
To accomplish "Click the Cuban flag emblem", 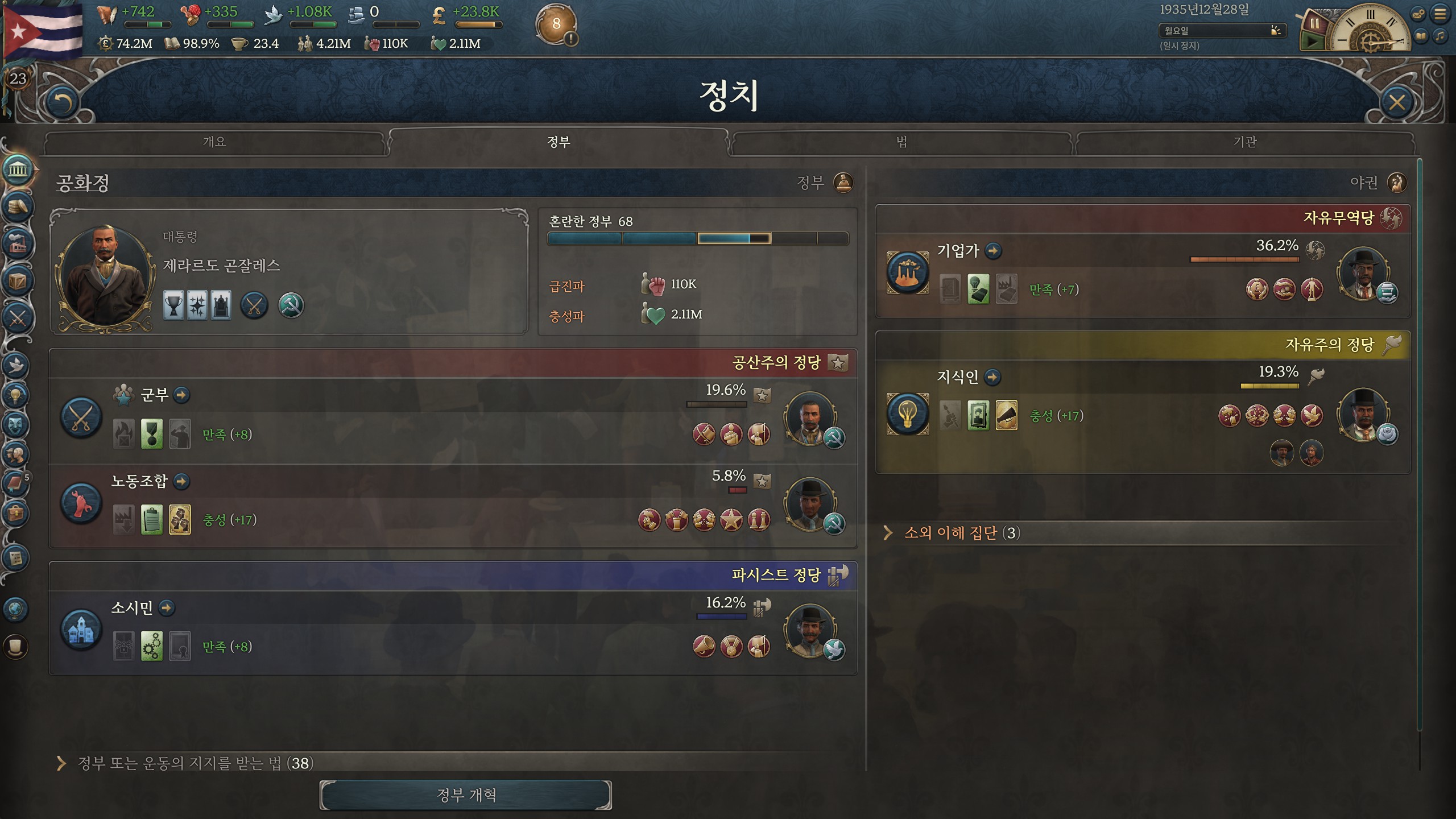I will [x=43, y=30].
